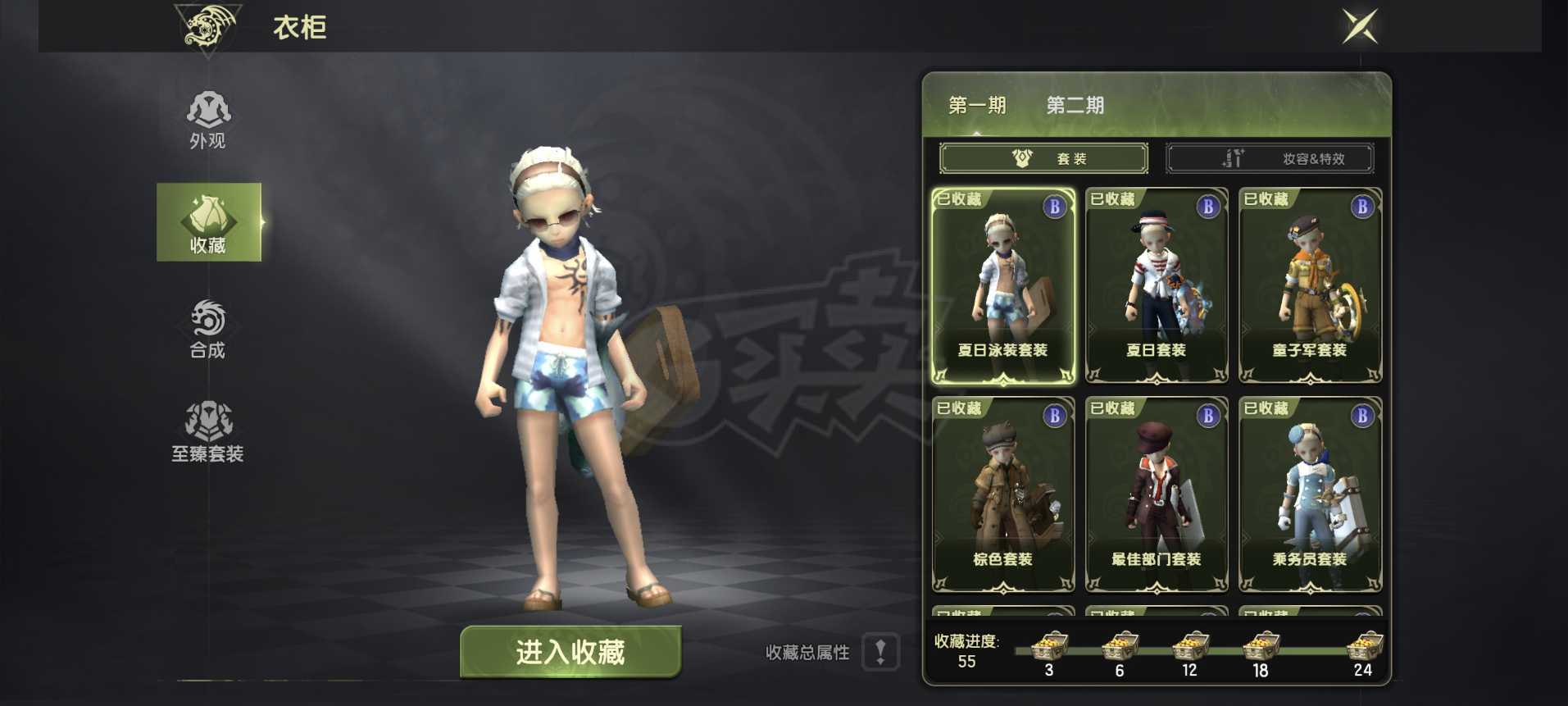Select the 妆容&特效 category filter

pyautogui.click(x=1270, y=158)
